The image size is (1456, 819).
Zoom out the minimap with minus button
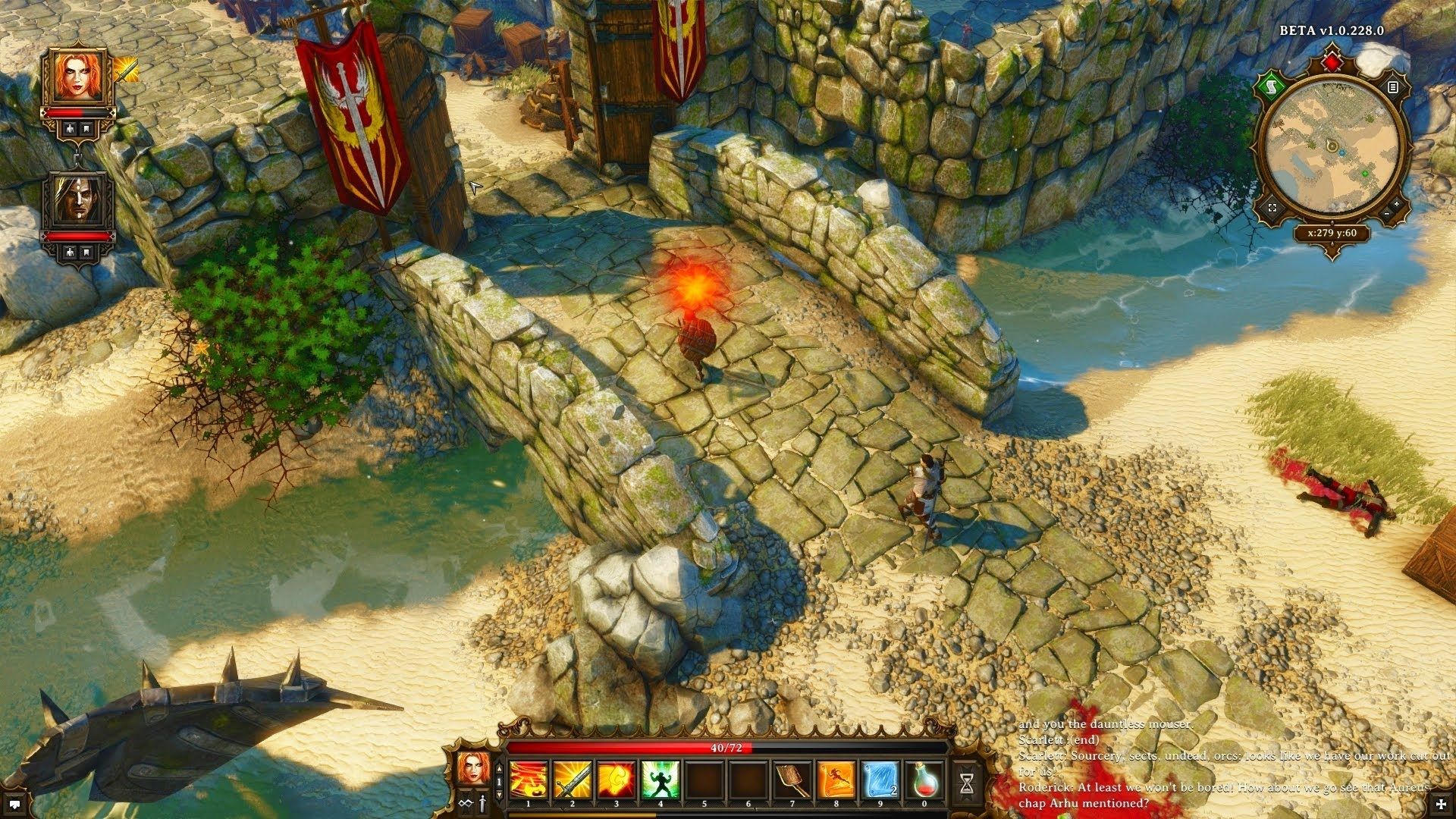pos(1387,215)
